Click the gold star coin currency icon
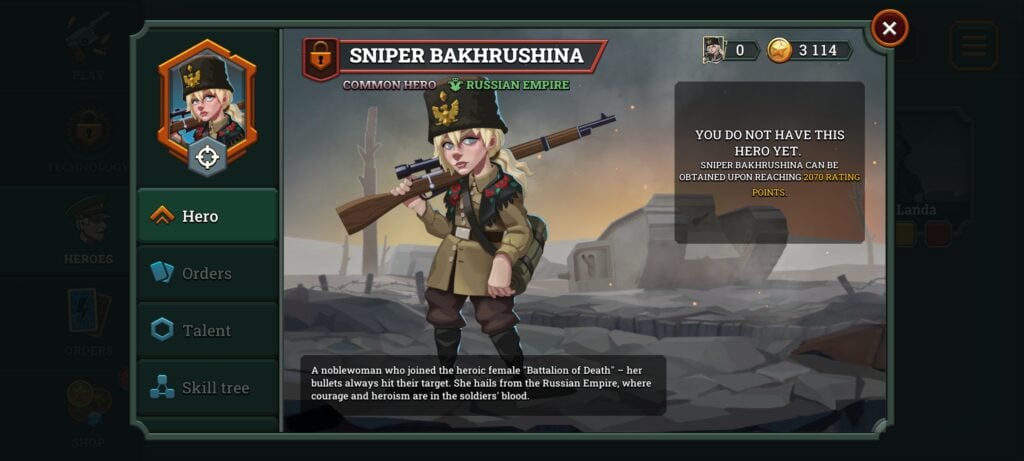Viewport: 1024px width, 461px height. point(780,50)
